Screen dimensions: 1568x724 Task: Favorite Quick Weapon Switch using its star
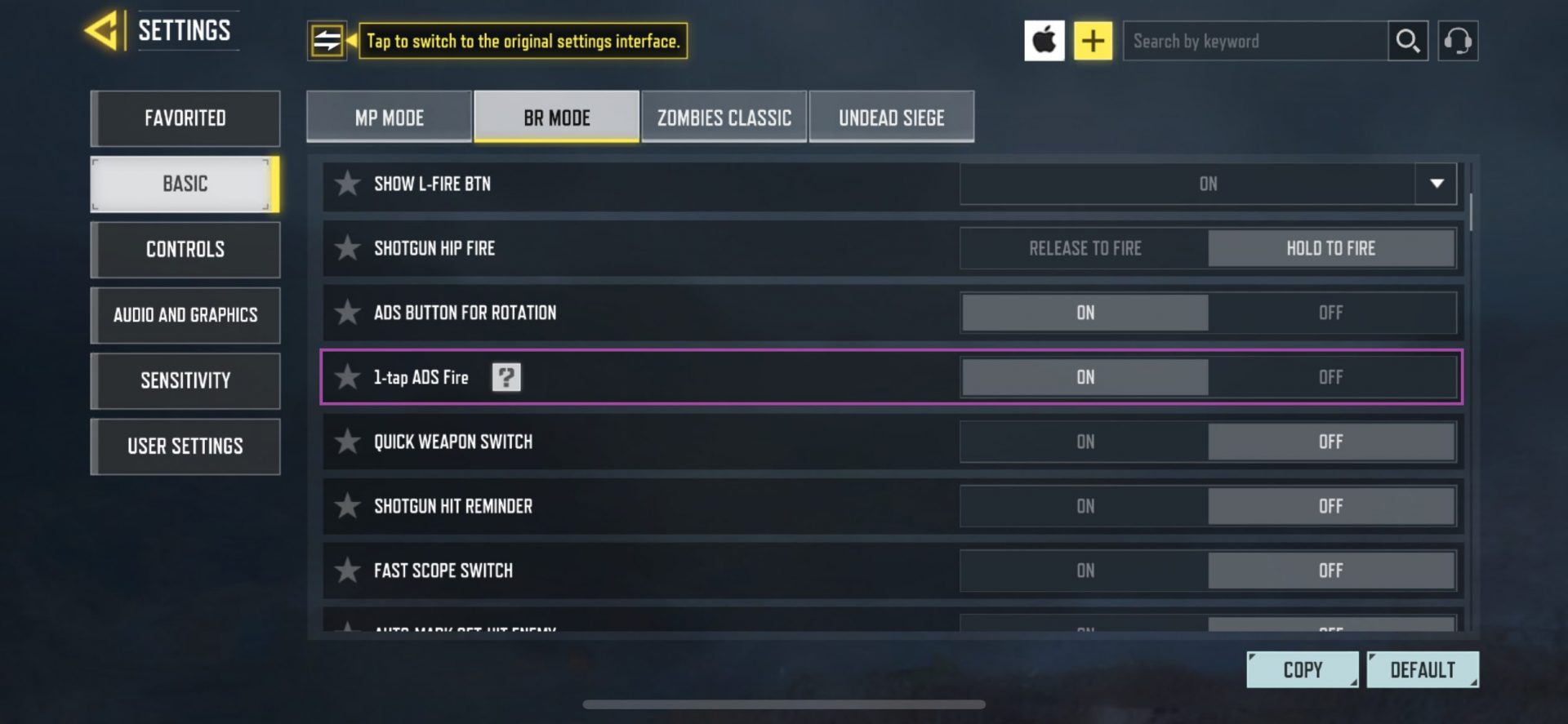[x=347, y=441]
